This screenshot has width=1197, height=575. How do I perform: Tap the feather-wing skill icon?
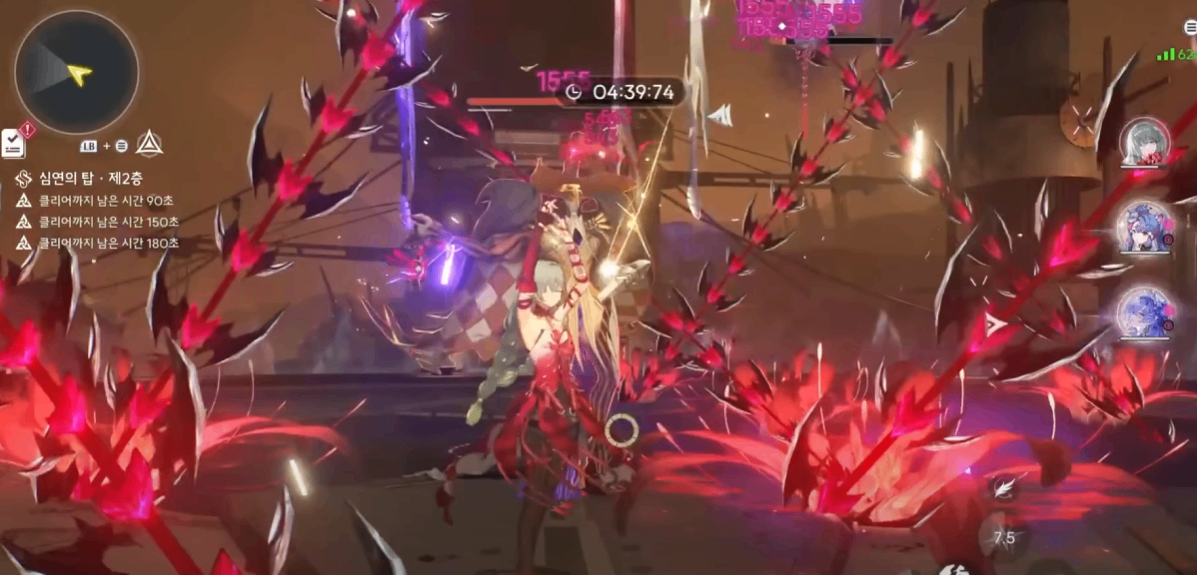coord(1003,487)
